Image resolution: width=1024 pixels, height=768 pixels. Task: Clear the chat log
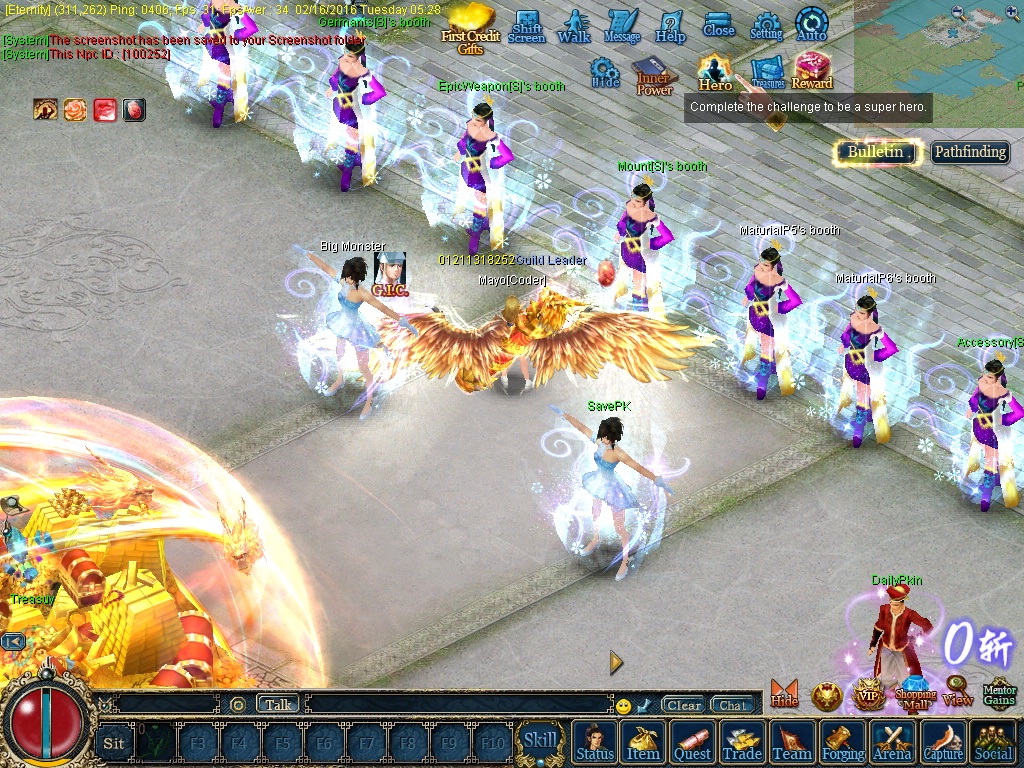click(684, 705)
